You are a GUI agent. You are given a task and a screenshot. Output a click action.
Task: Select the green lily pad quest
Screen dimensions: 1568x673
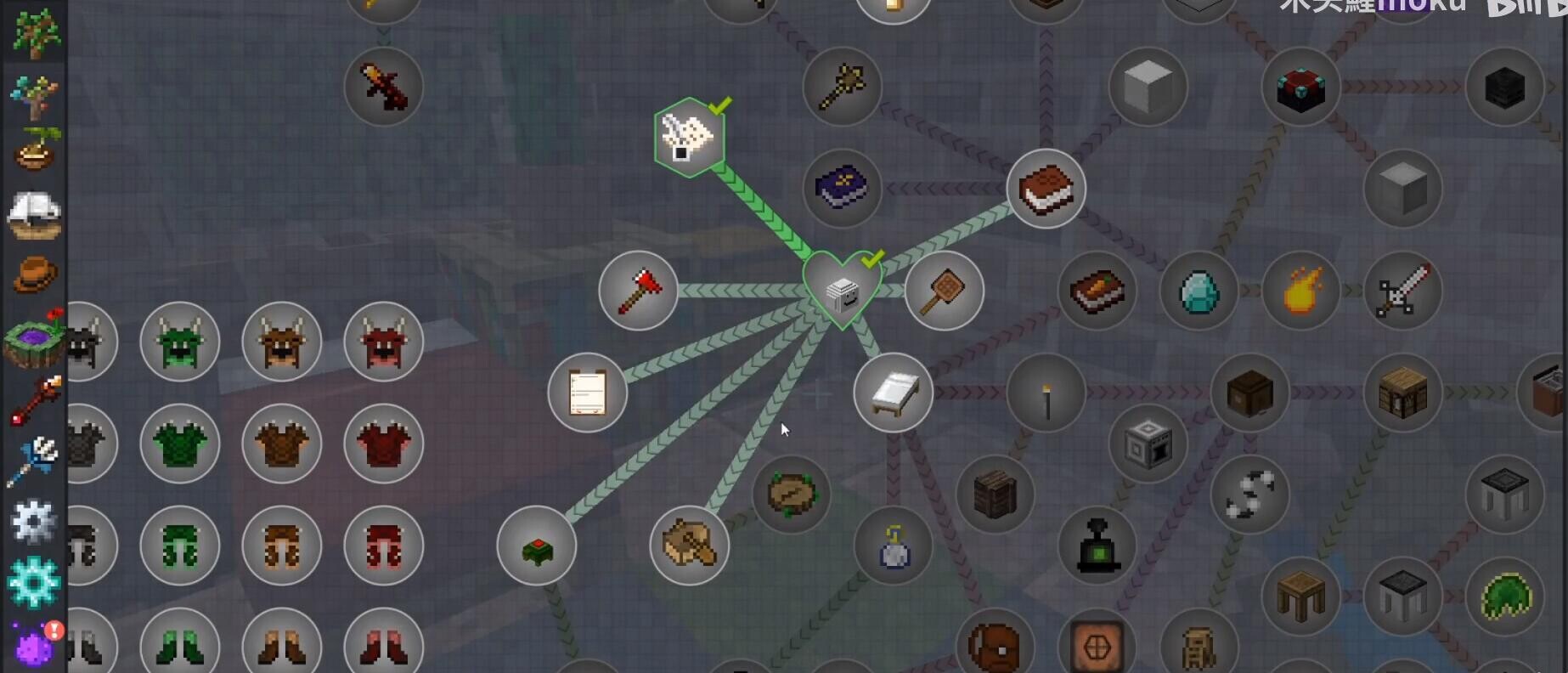[1504, 597]
